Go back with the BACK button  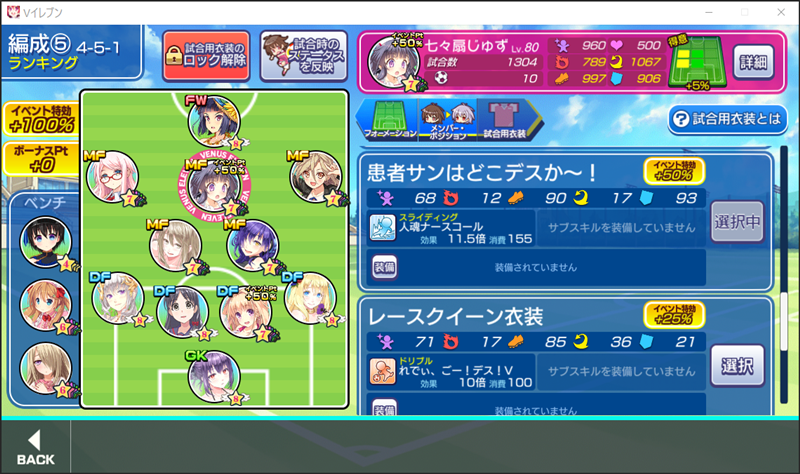pyautogui.click(x=35, y=446)
